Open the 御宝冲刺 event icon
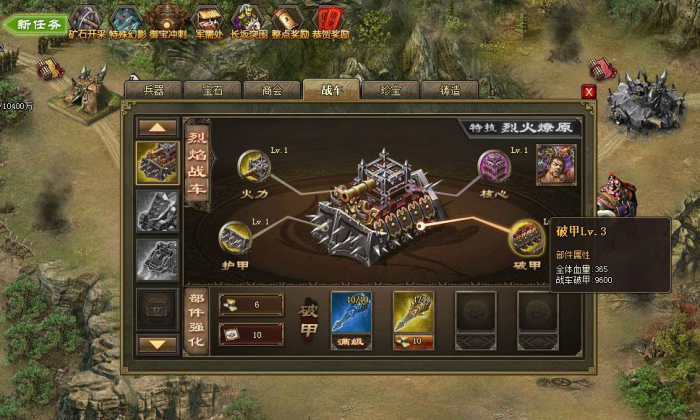Viewport: 700px width, 420px height. [x=165, y=19]
